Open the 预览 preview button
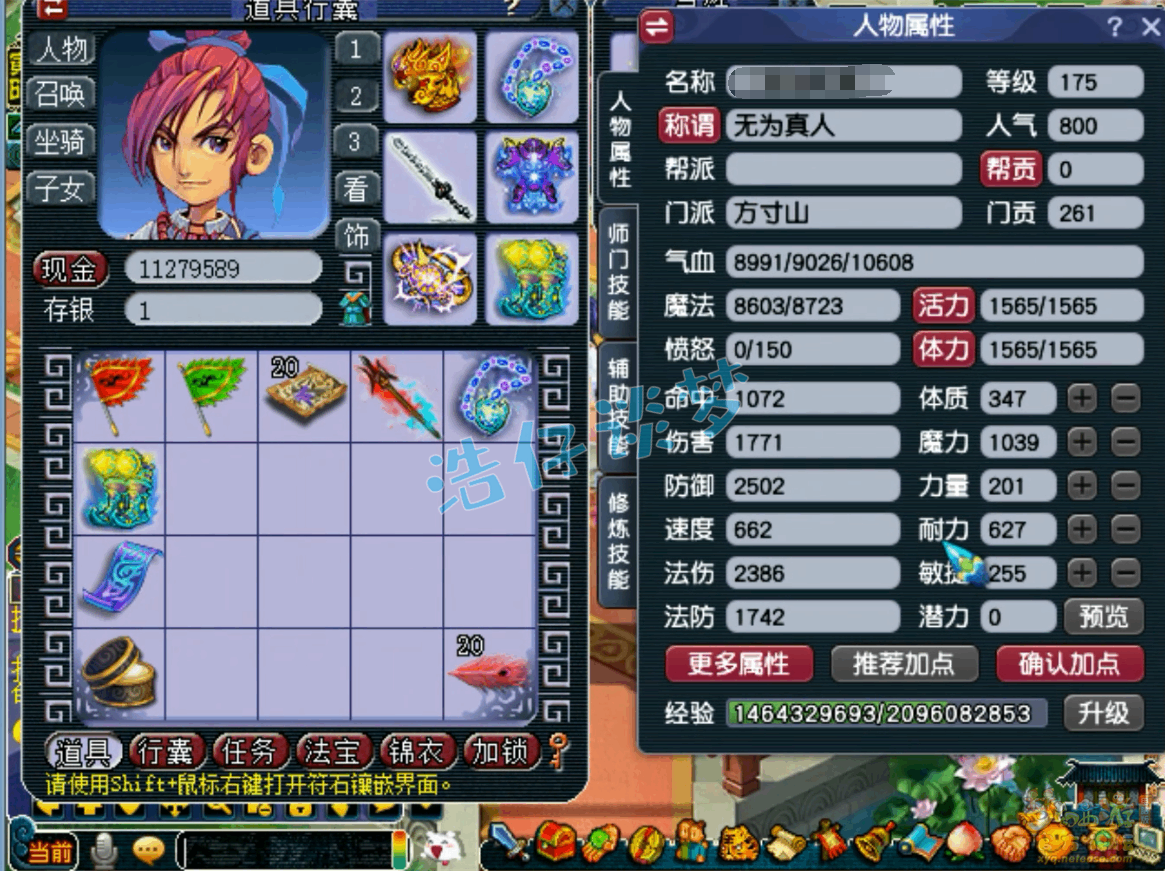Viewport: 1165px width, 871px height. click(1103, 617)
